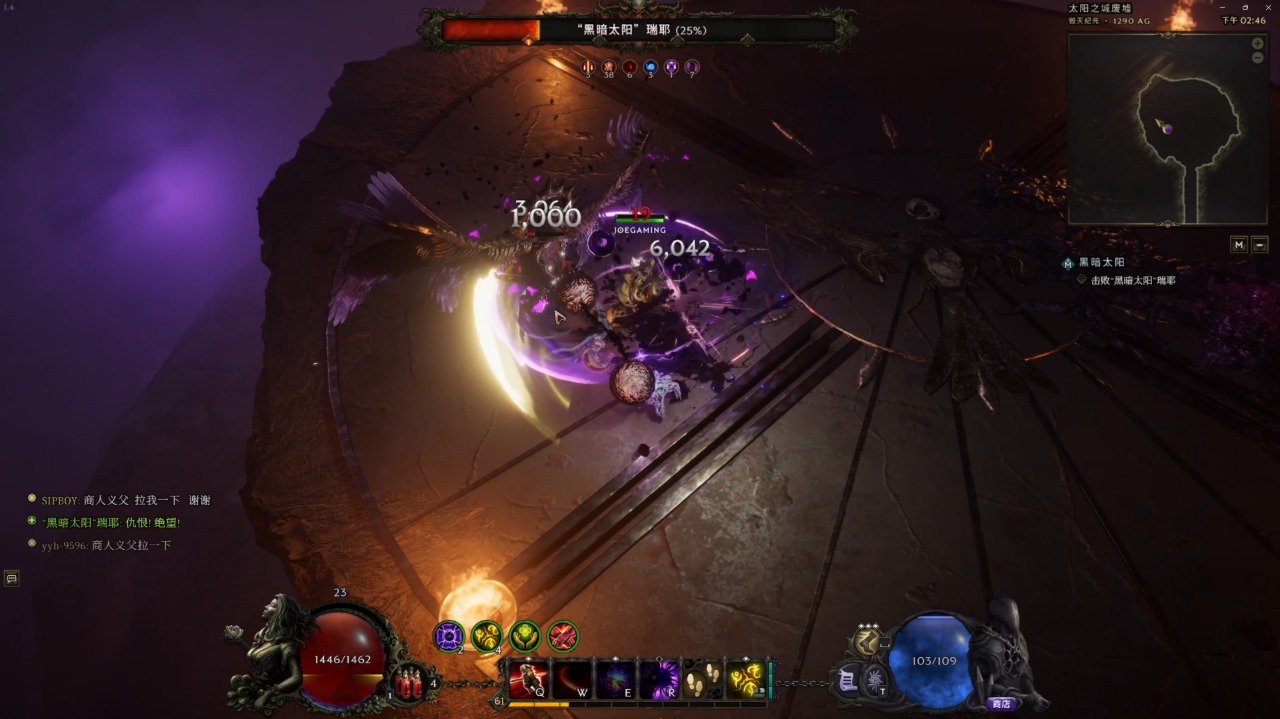Image resolution: width=1280 pixels, height=719 pixels.
Task: Use the yellow glowing rune skill slot
Action: click(746, 680)
